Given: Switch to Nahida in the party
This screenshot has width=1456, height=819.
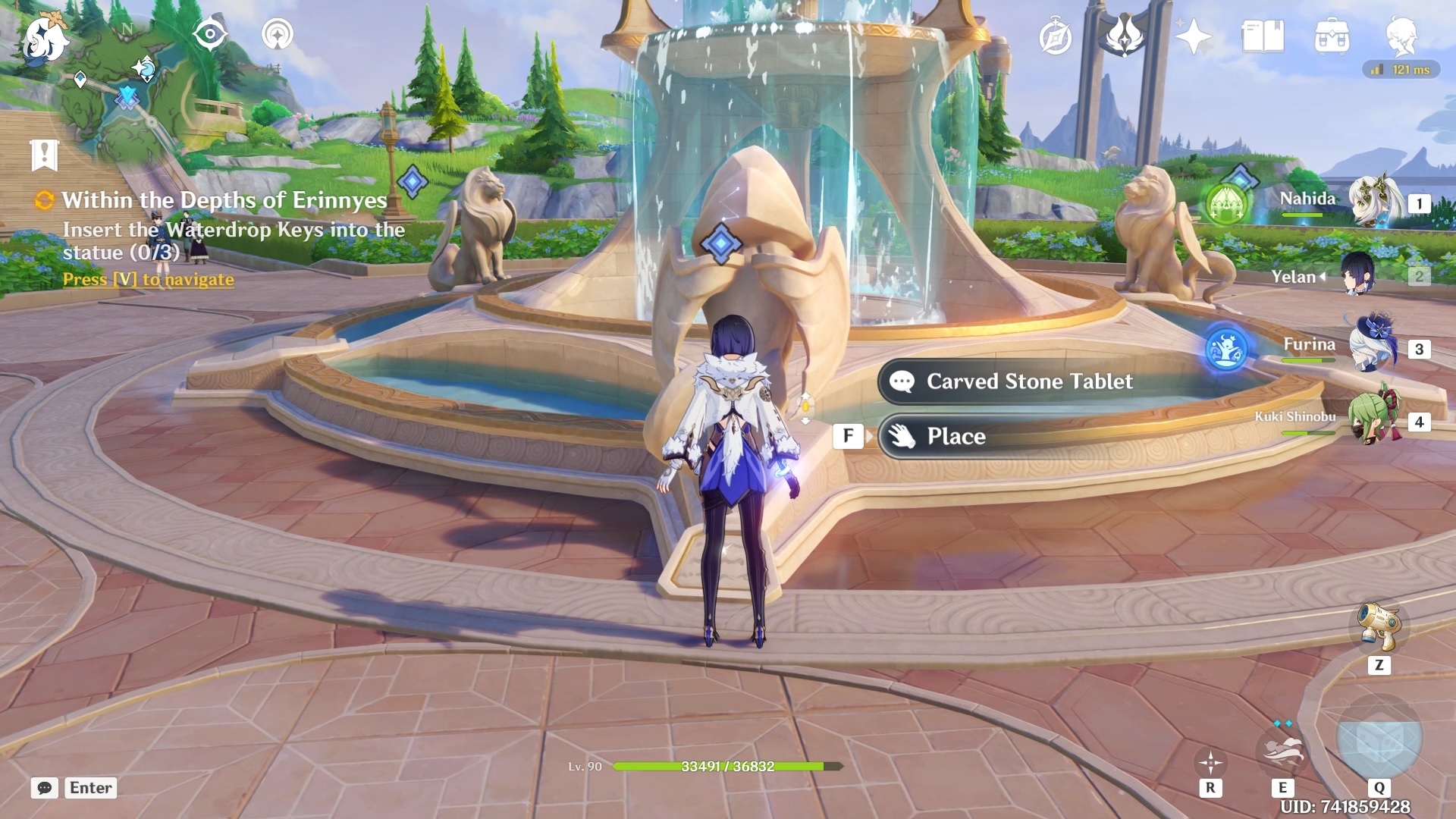Looking at the screenshot, I should [1374, 202].
